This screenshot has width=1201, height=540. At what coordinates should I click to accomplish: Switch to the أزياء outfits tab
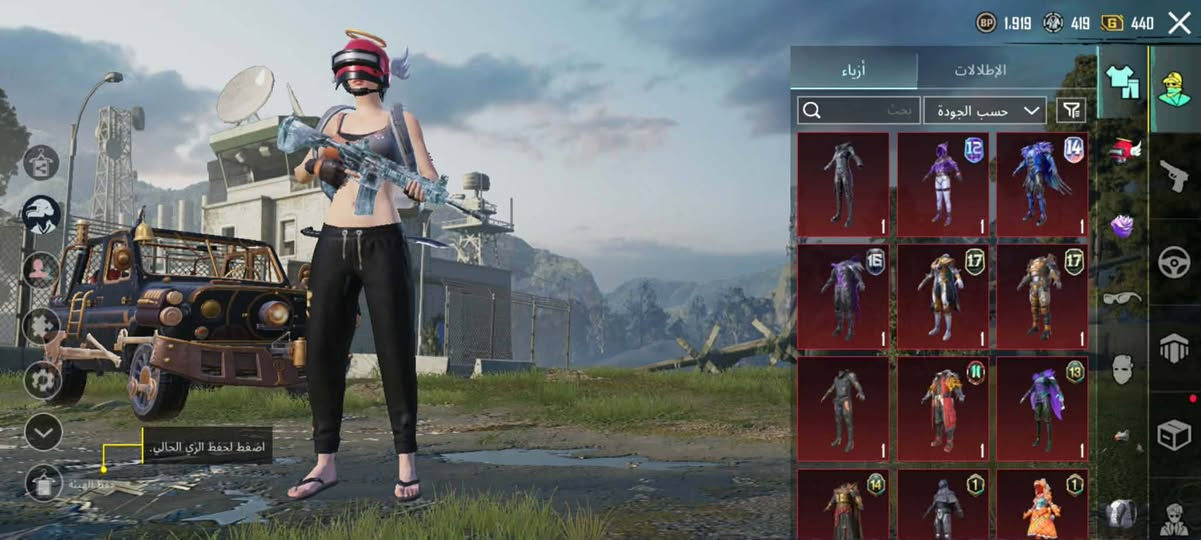pyautogui.click(x=853, y=70)
